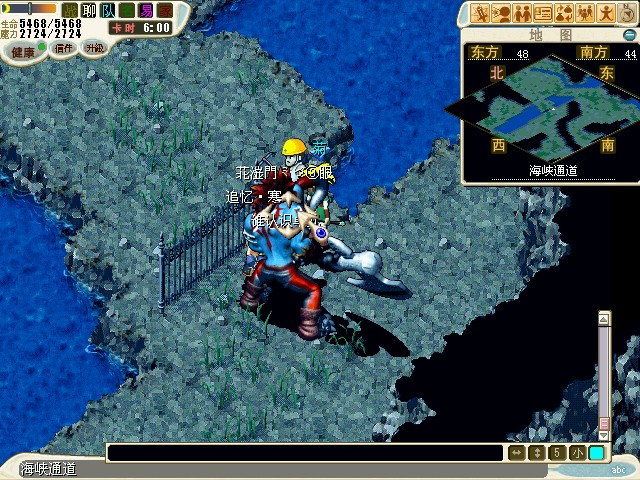
Task: Toggle the 战 battle mode button
Action: click(71, 10)
